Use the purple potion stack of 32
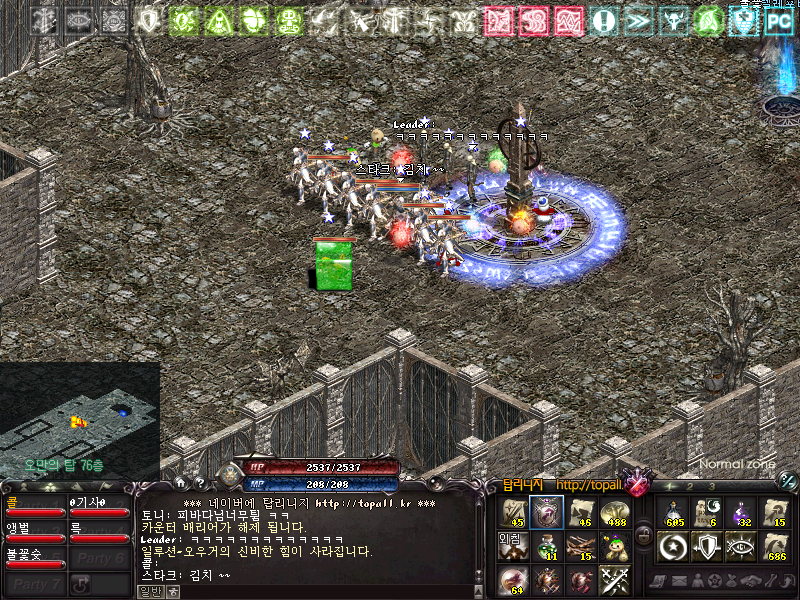The image size is (800, 600). [x=742, y=512]
